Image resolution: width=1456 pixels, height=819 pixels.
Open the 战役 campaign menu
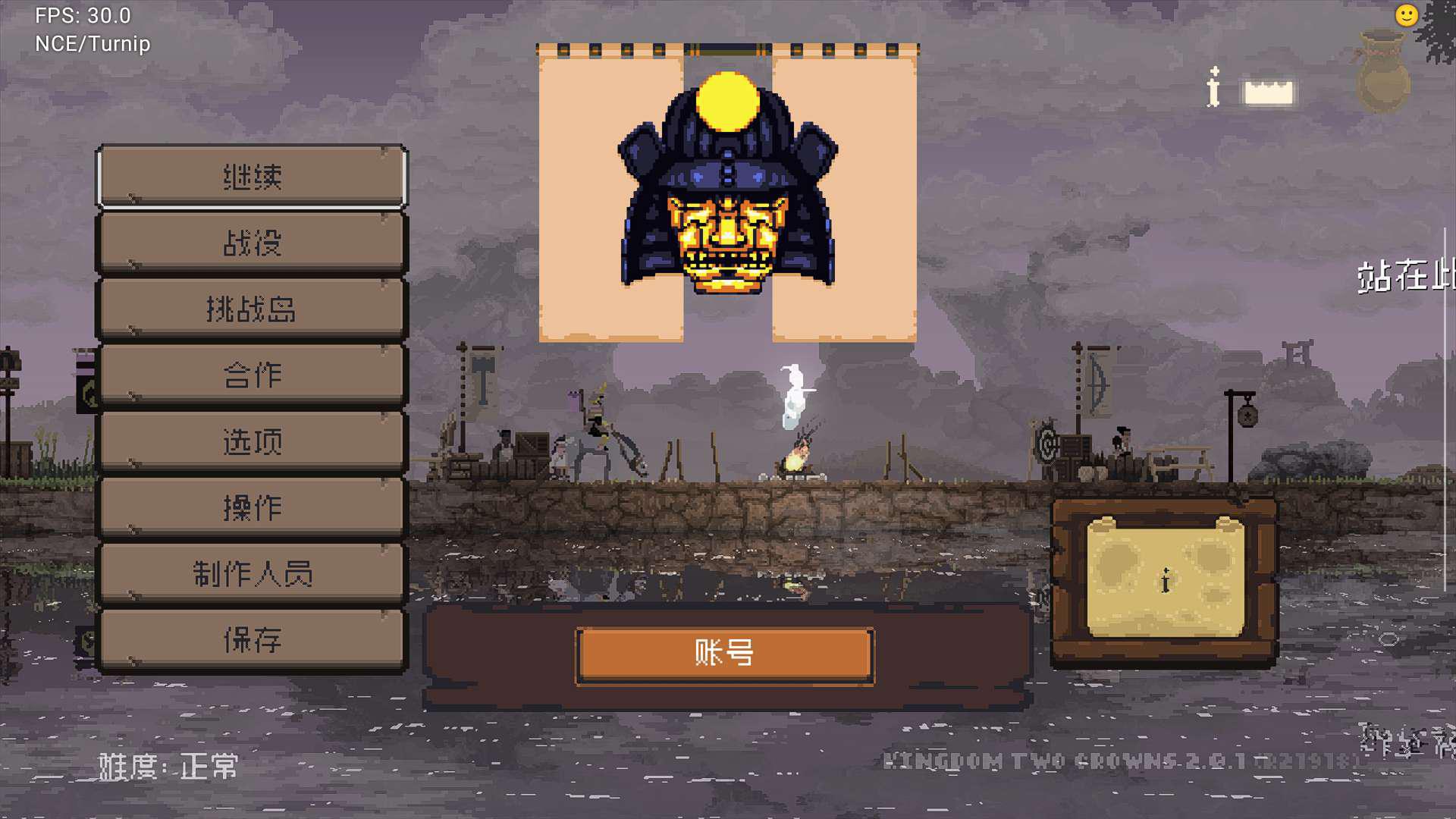(x=252, y=243)
